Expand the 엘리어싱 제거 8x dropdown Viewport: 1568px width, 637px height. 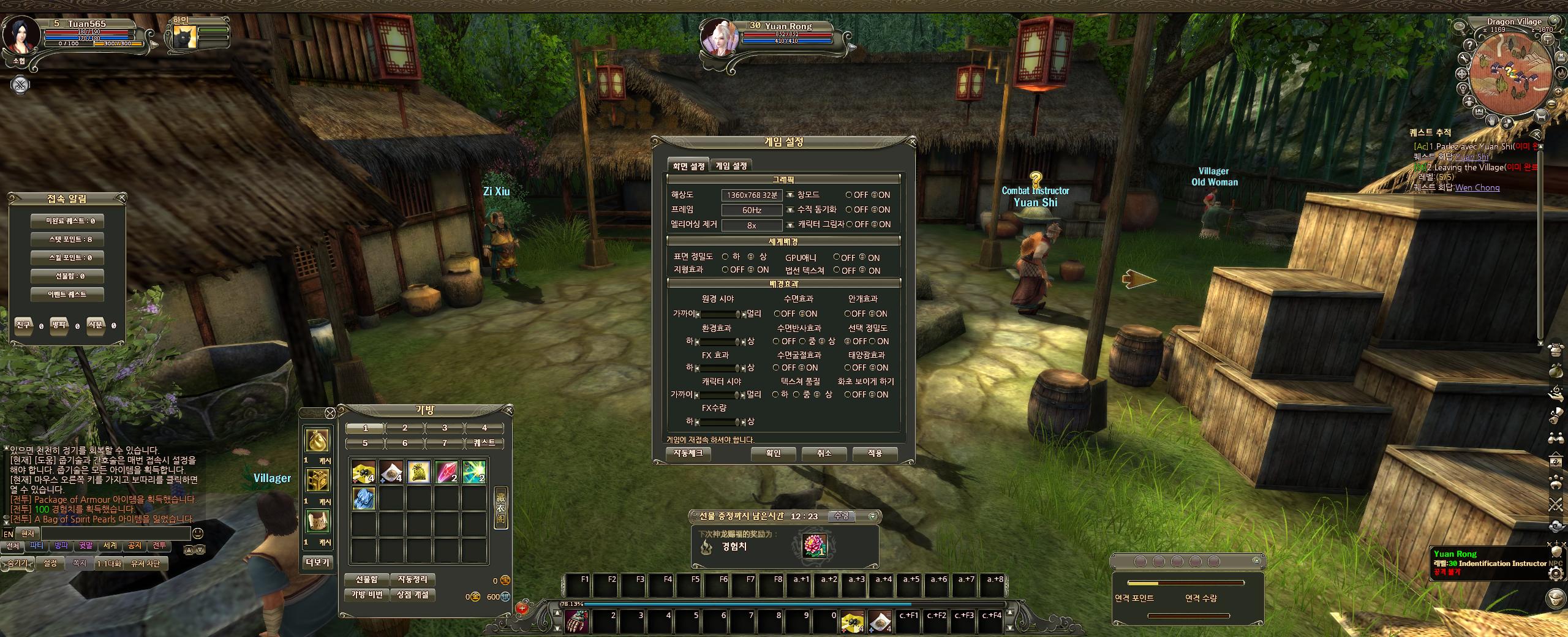coord(790,225)
